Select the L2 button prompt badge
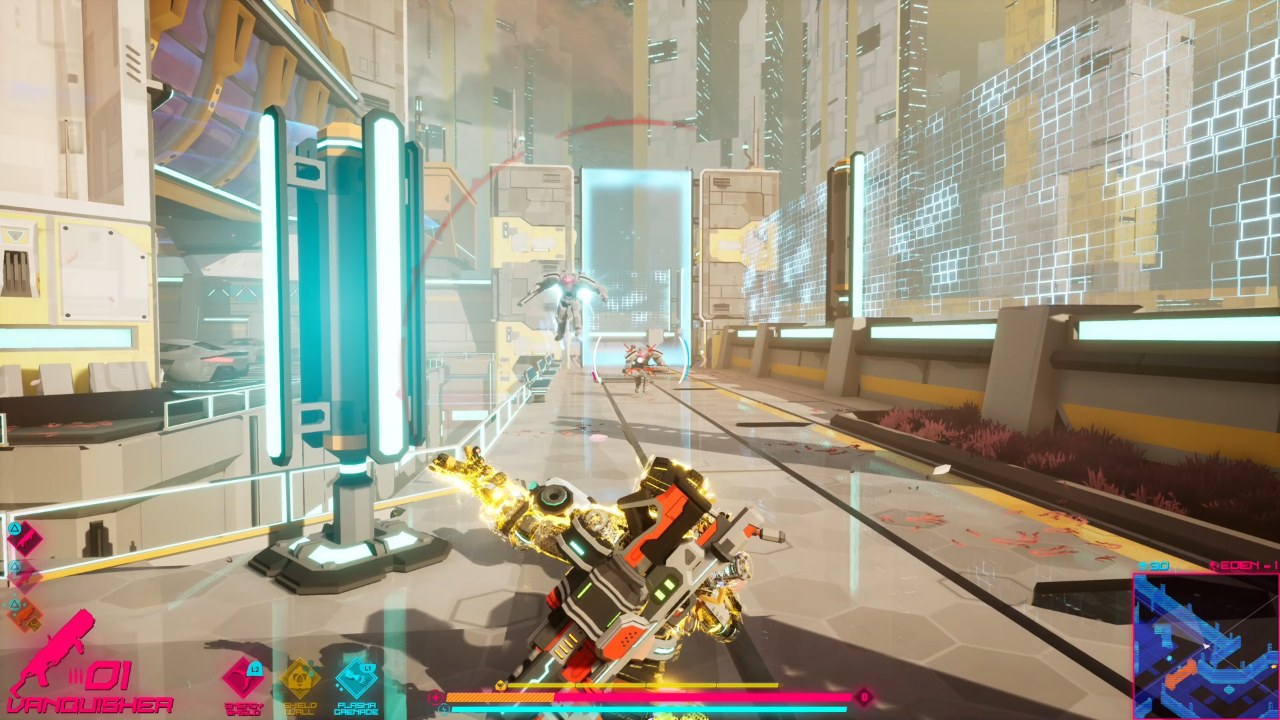The height and width of the screenshot is (720, 1280). tap(253, 670)
